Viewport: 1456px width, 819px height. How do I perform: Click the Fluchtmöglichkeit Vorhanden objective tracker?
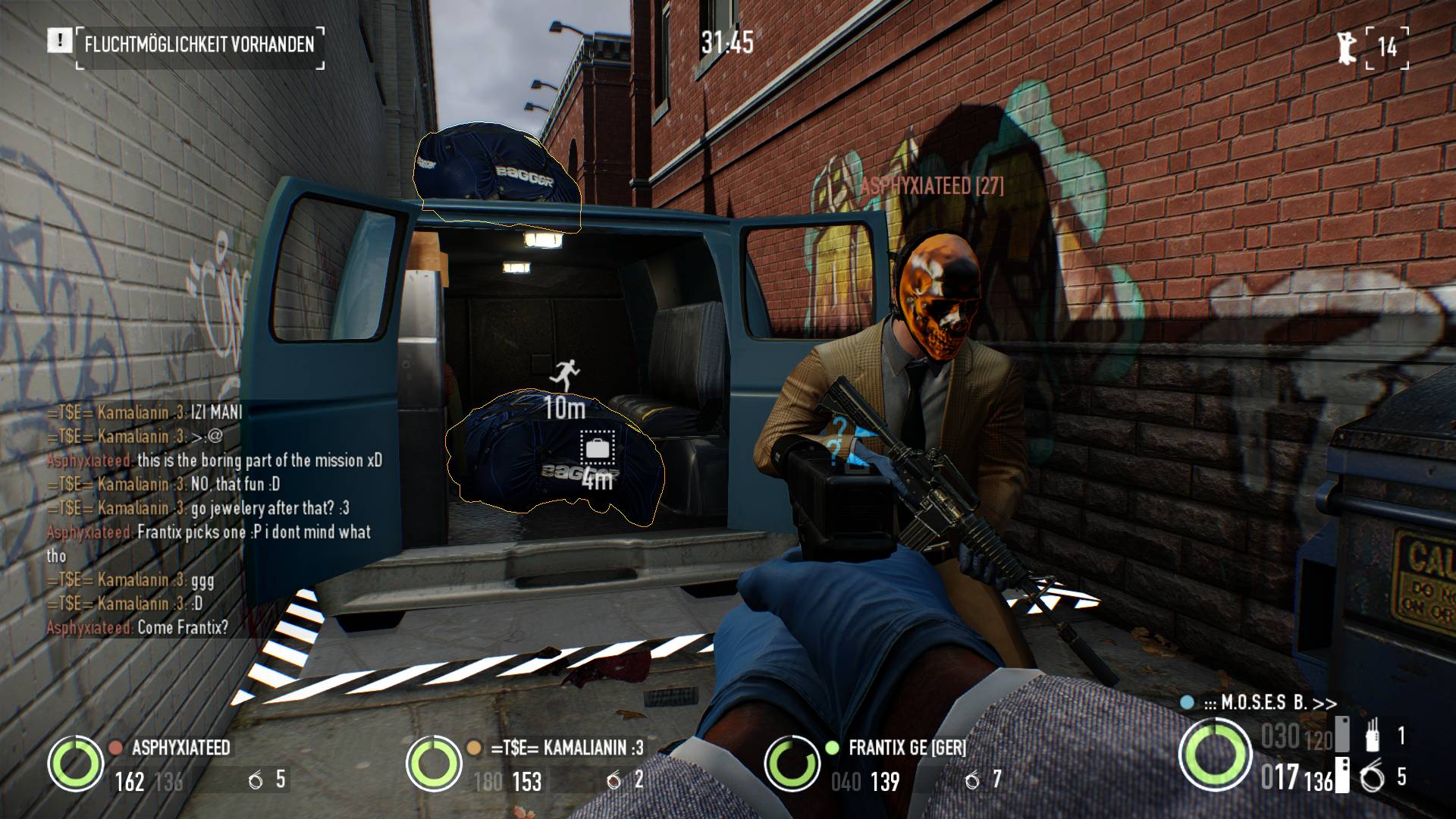pos(199,44)
